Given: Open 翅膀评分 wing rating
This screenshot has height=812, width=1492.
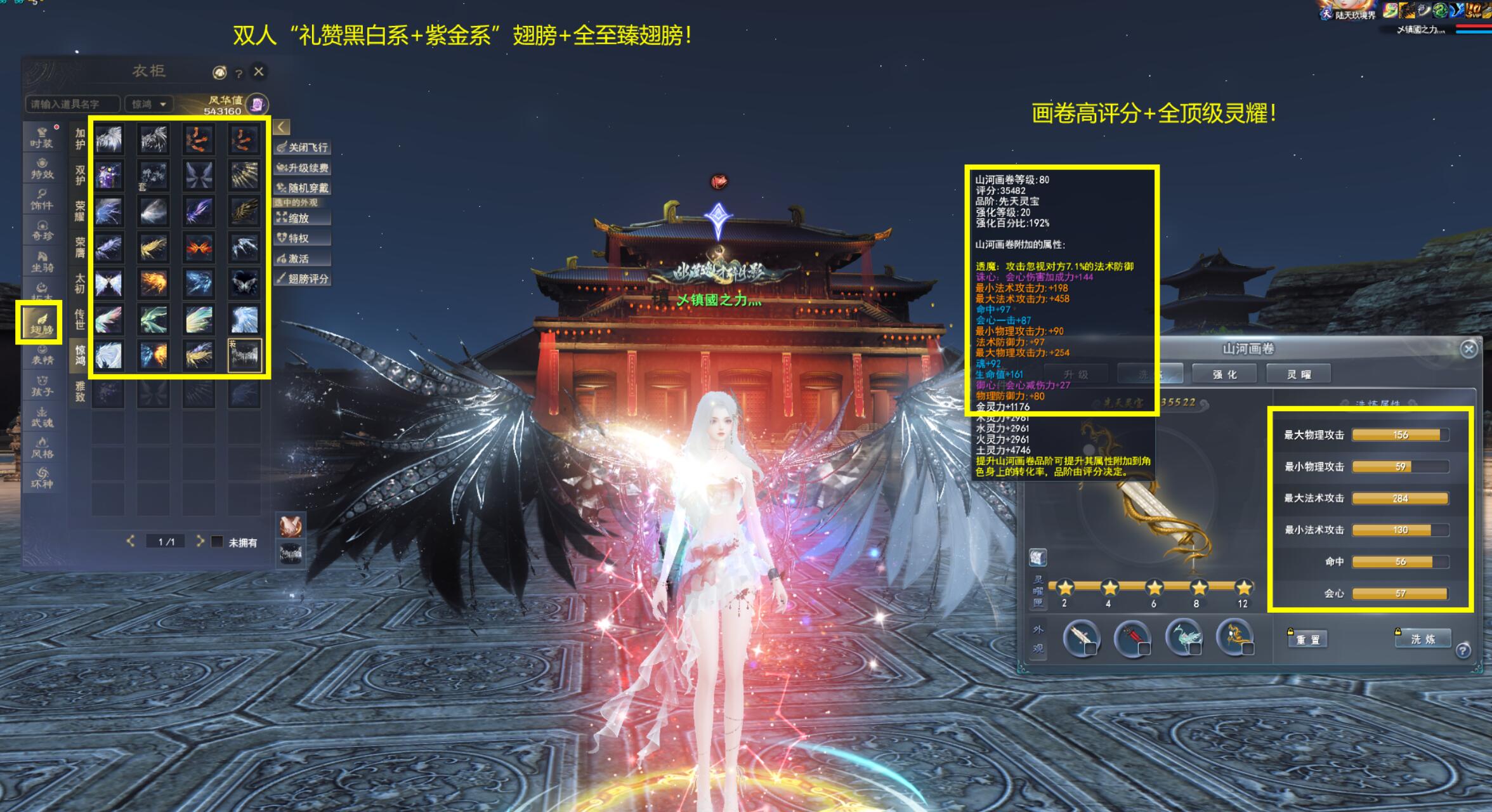Looking at the screenshot, I should point(303,278).
